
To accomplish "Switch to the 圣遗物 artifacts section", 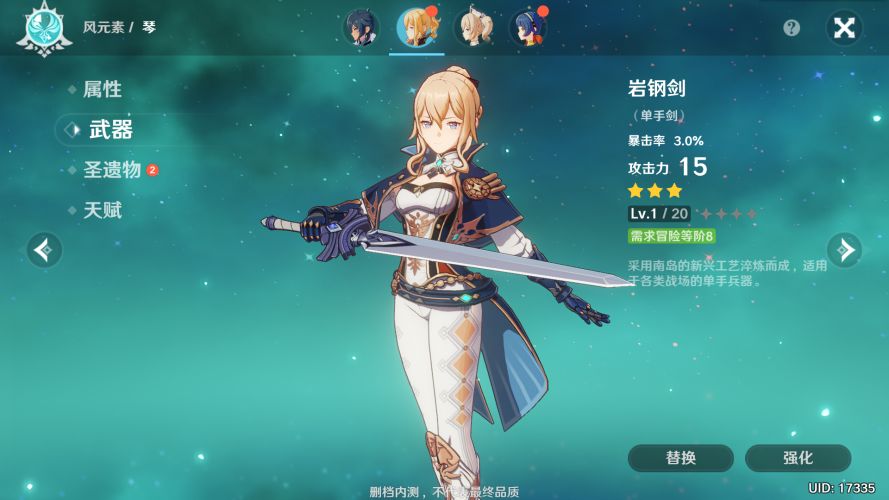I will tap(112, 170).
